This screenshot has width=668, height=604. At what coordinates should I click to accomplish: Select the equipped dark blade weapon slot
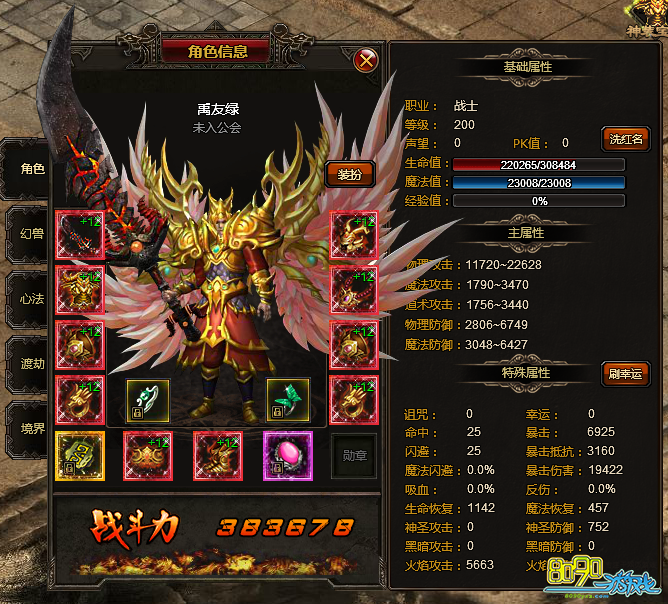coord(80,235)
